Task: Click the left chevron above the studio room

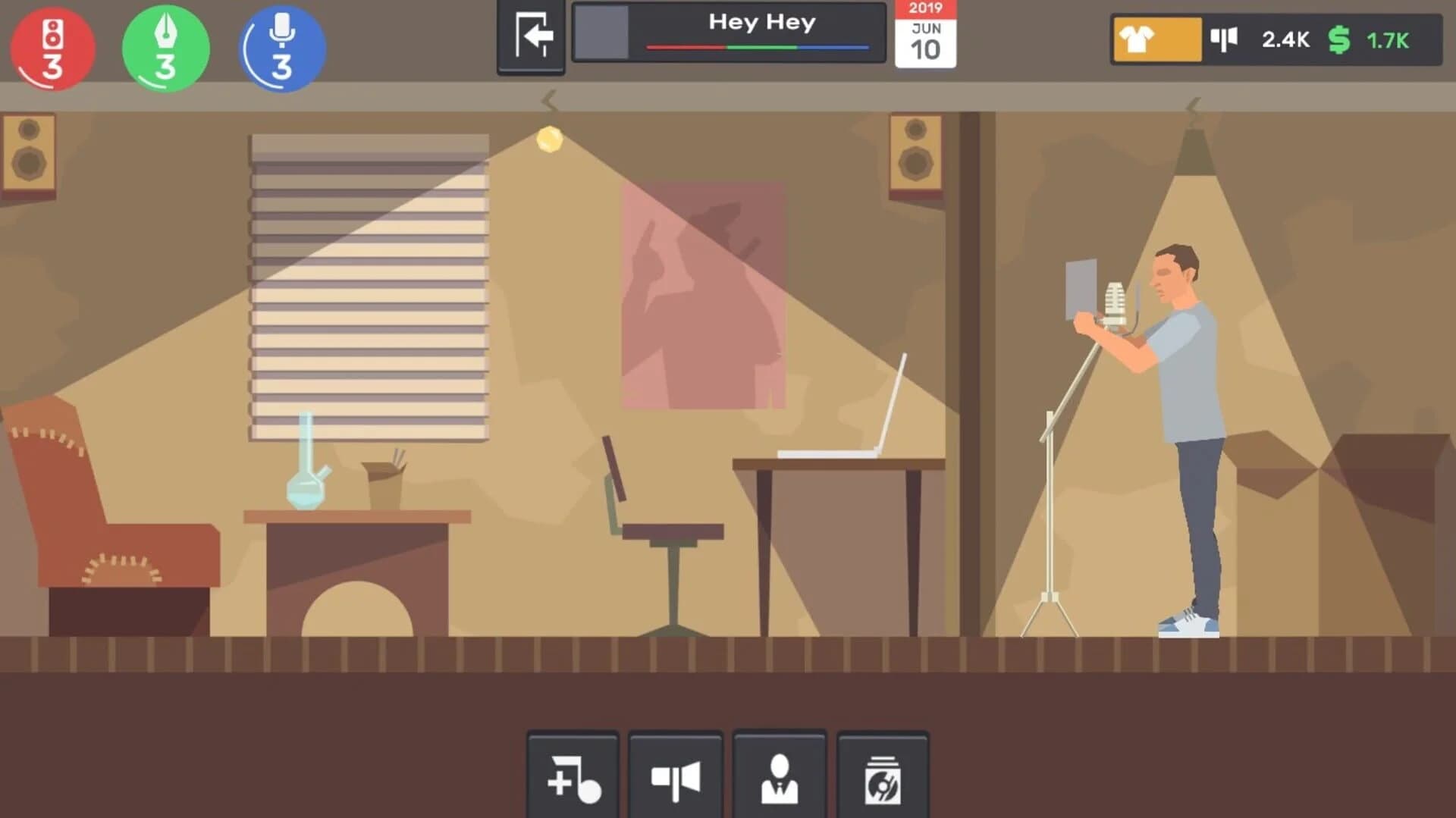Action: [548, 97]
